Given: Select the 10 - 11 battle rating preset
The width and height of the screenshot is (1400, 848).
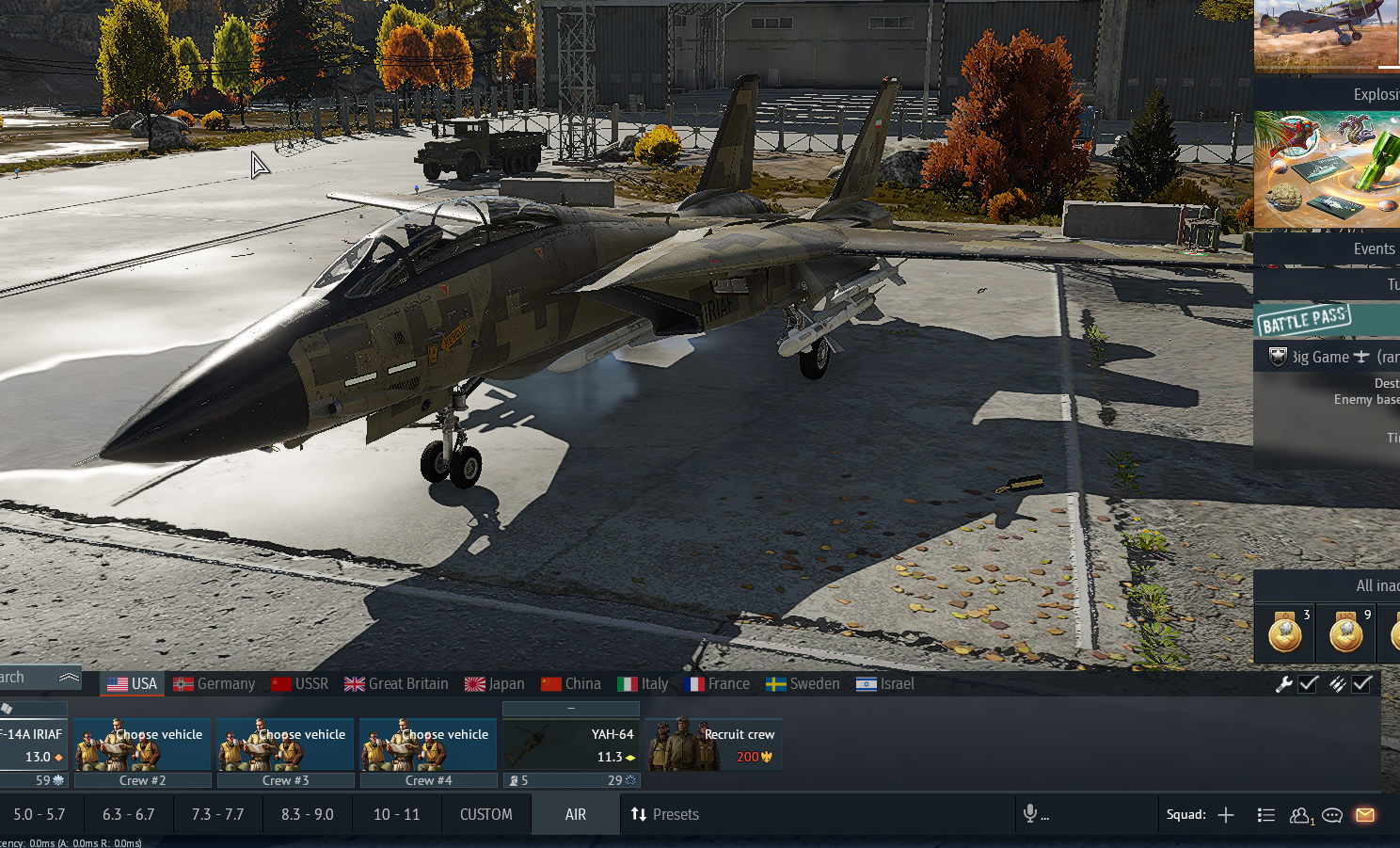Looking at the screenshot, I should [x=396, y=814].
